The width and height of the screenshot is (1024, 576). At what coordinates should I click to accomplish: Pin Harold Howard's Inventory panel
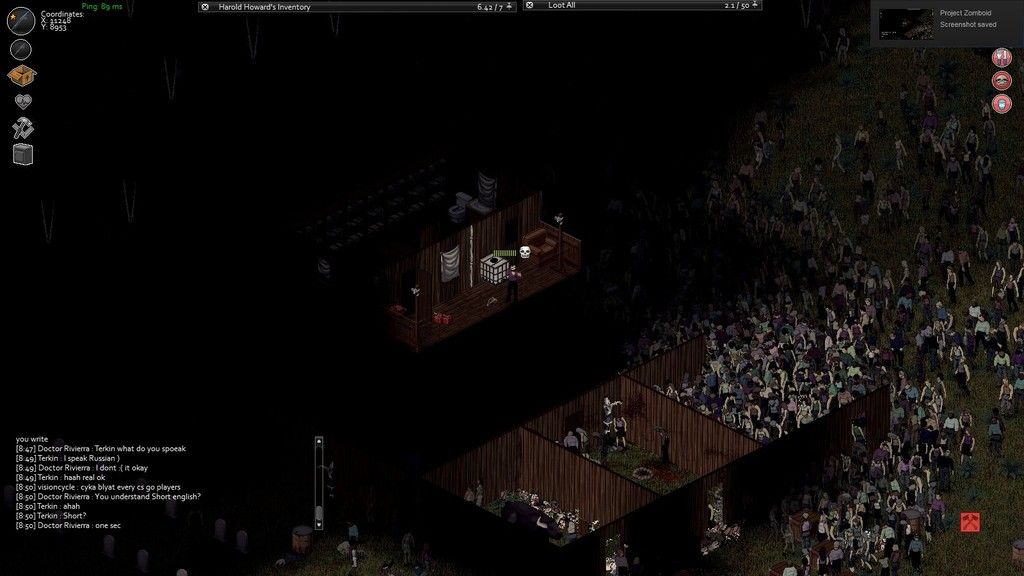click(x=510, y=7)
